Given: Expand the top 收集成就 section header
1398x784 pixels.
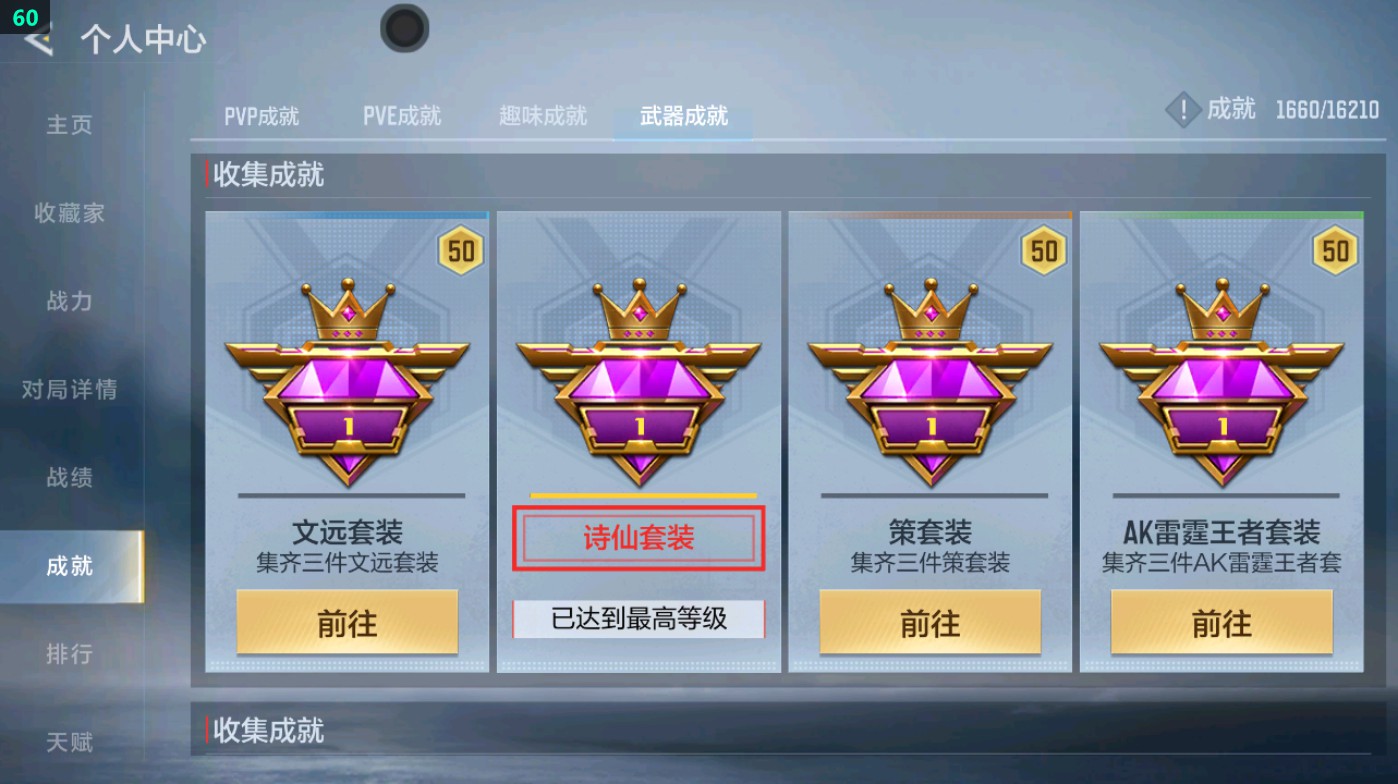Looking at the screenshot, I should click(x=265, y=174).
